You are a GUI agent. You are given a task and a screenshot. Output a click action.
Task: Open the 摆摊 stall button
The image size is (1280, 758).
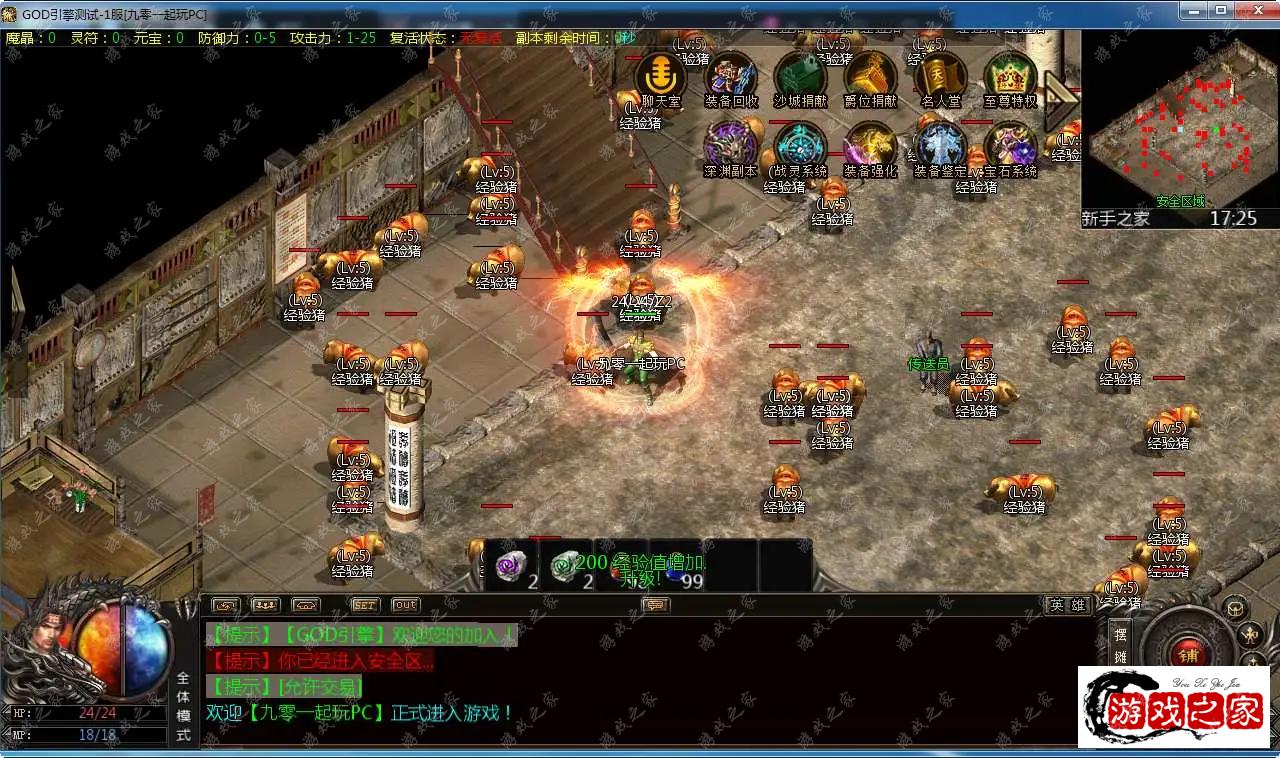[1120, 645]
